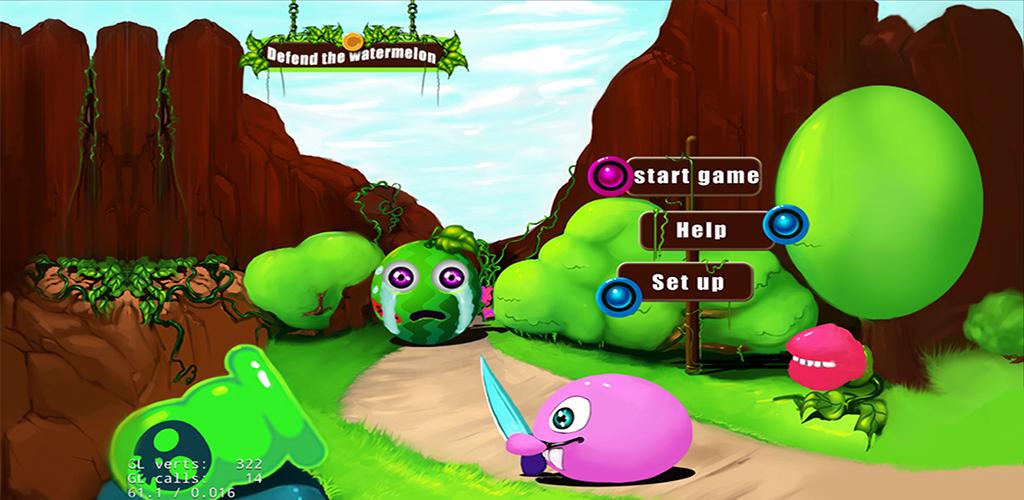Open the Help sign
This screenshot has width=1024, height=500.
[702, 230]
